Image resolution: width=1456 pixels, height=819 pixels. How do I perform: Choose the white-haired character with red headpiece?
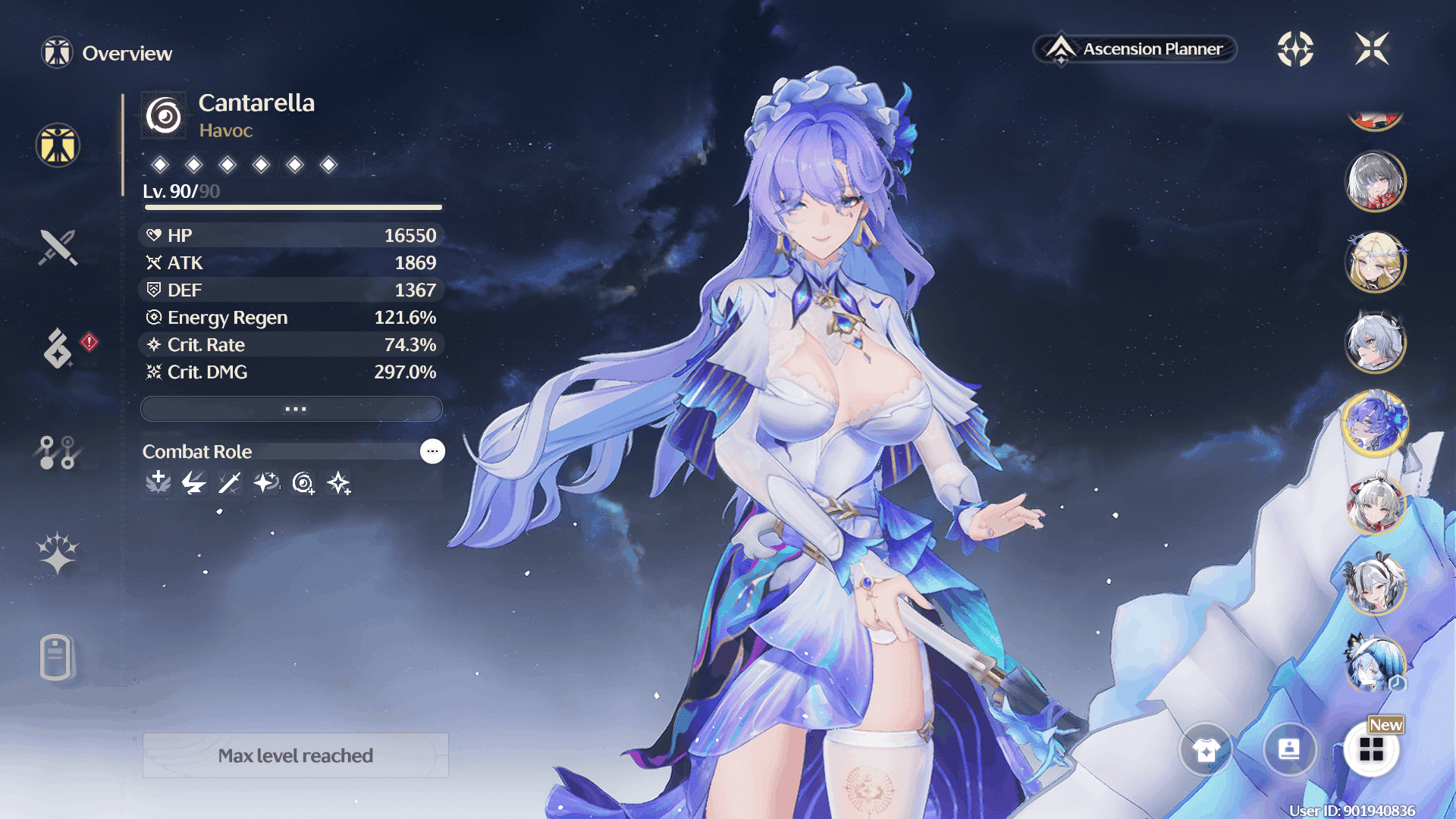tap(1376, 504)
